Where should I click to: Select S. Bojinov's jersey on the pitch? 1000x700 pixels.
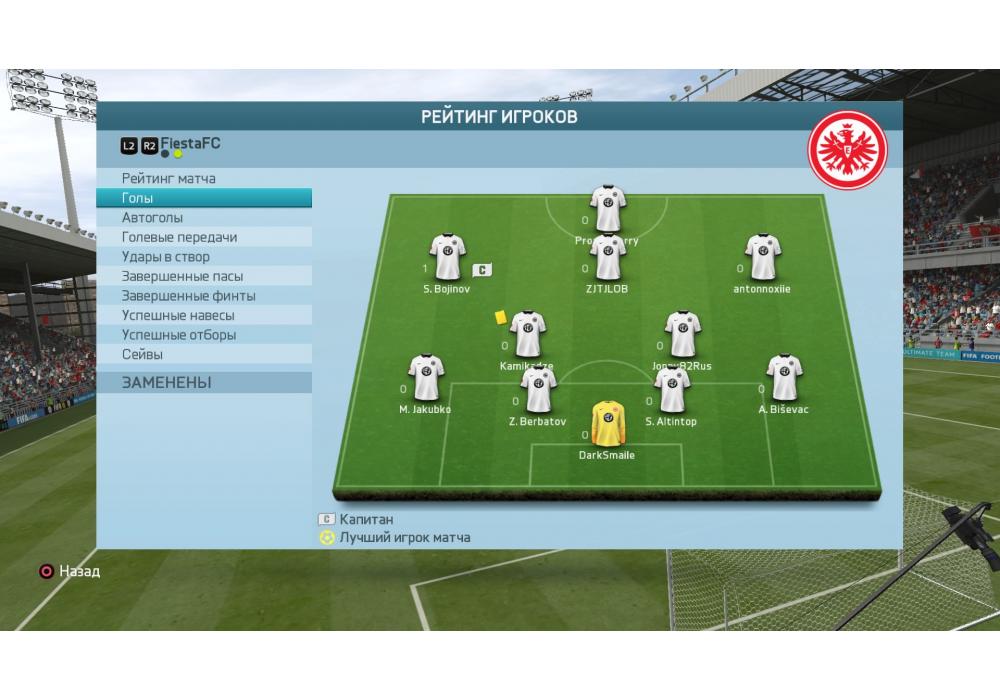pyautogui.click(x=447, y=258)
